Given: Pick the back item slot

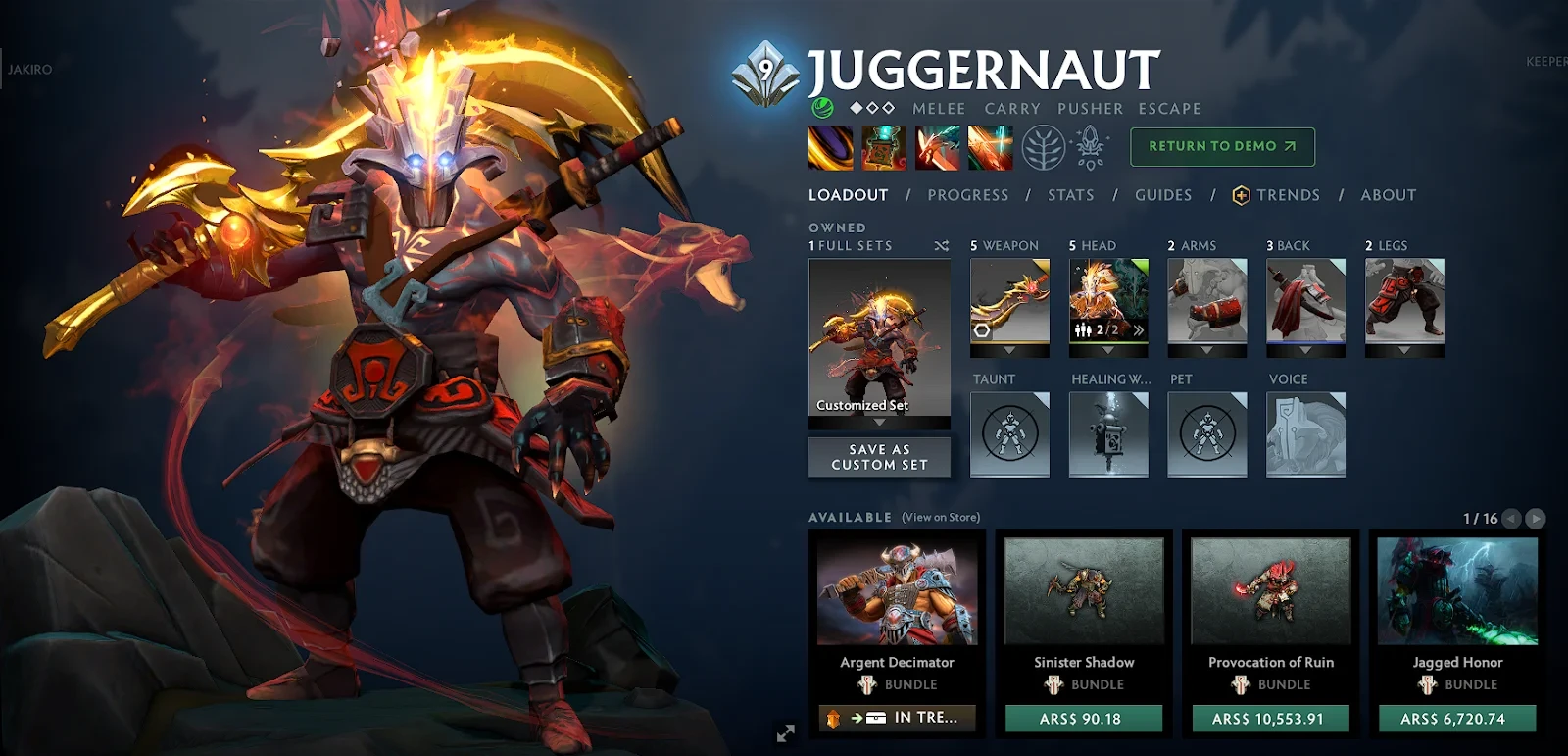Looking at the screenshot, I should (x=1305, y=300).
